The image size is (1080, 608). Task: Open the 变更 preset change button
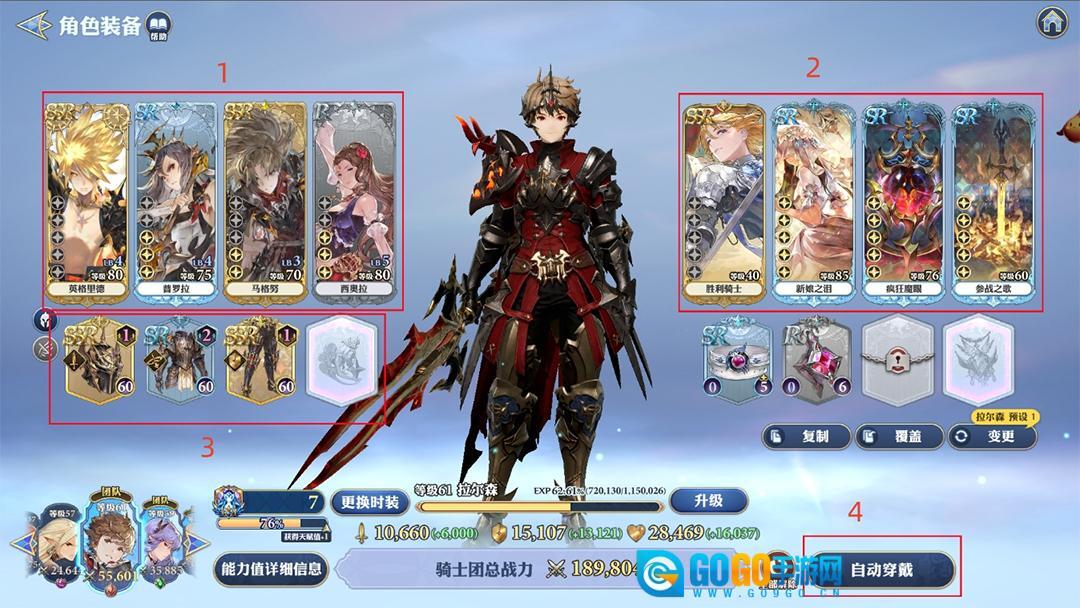991,436
